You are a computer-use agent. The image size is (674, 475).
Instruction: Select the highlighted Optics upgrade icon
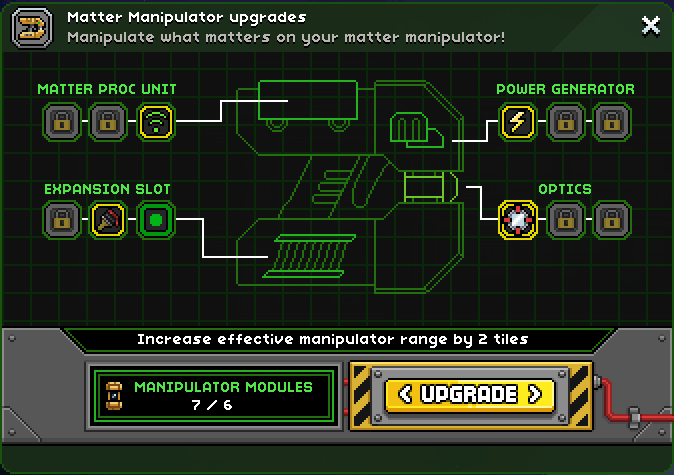point(518,220)
